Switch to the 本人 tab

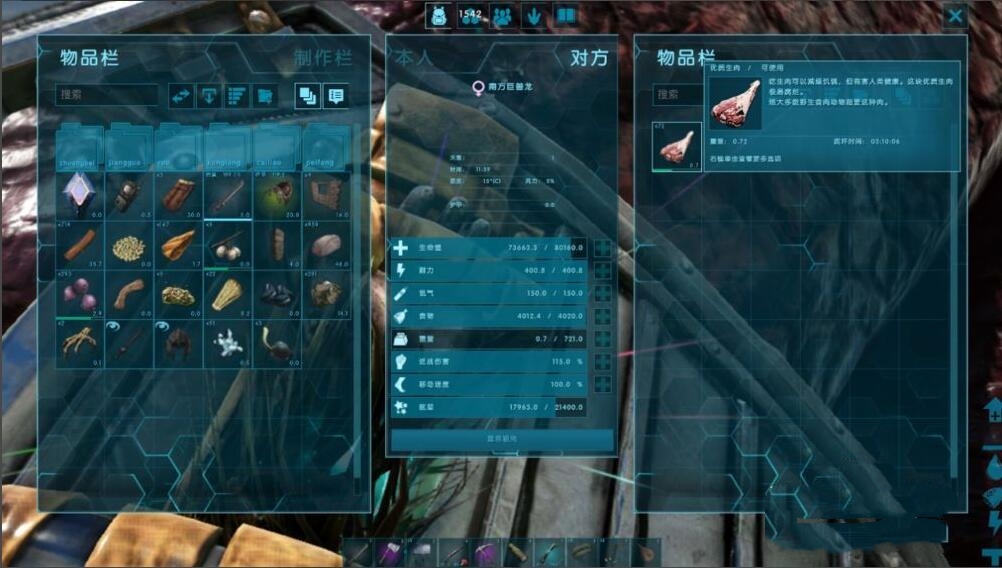414,57
